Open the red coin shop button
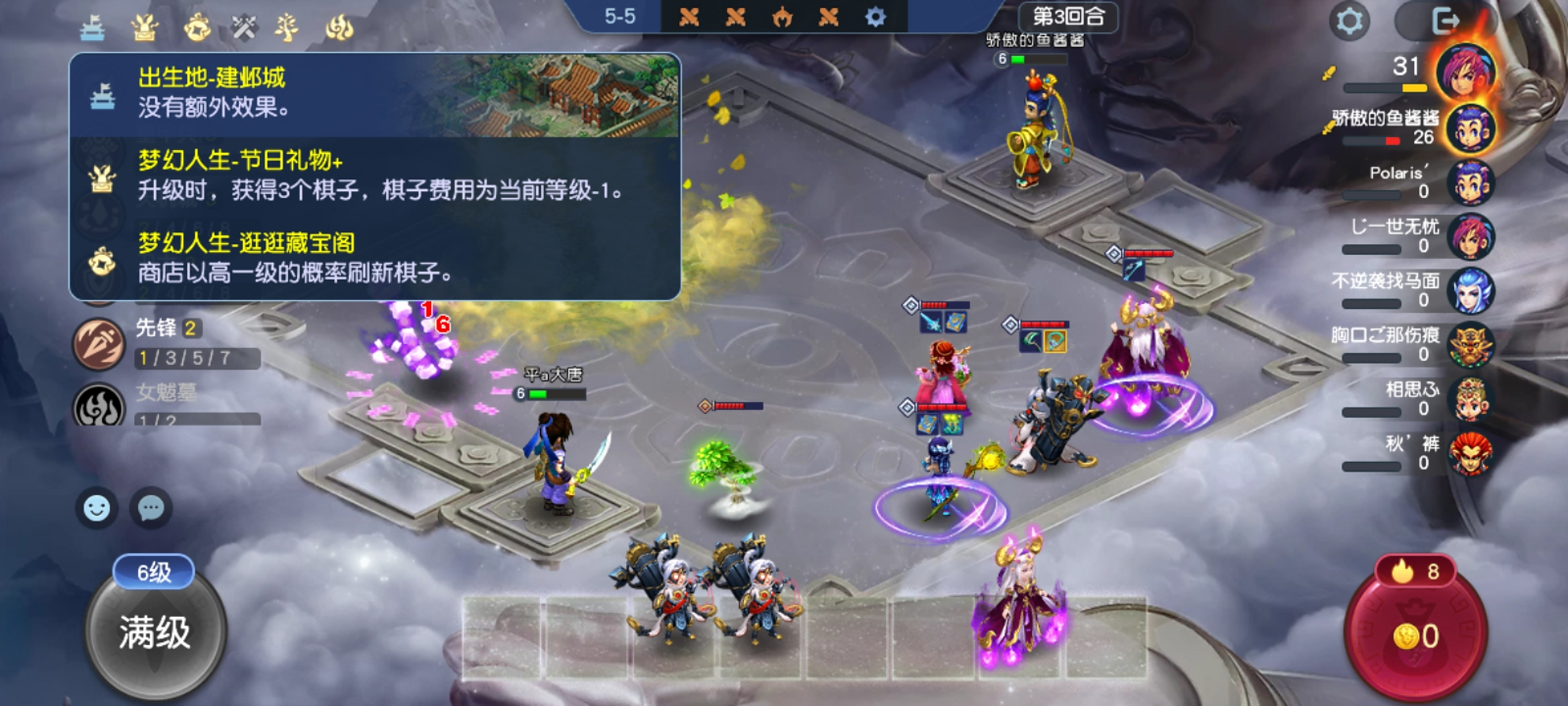The height and width of the screenshot is (706, 1568). [1415, 634]
